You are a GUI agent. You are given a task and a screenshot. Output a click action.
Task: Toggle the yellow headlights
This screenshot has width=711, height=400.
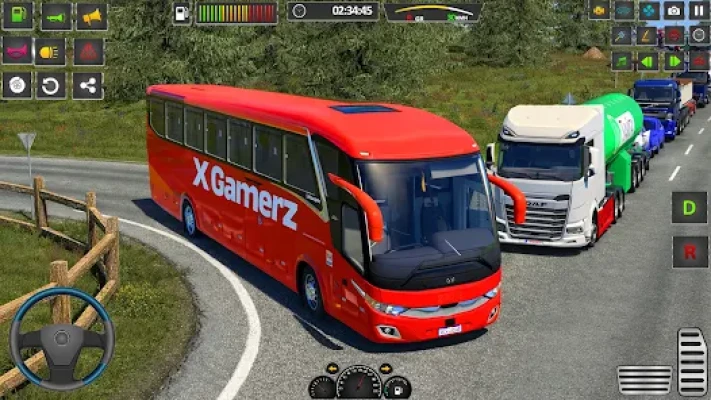click(x=50, y=51)
